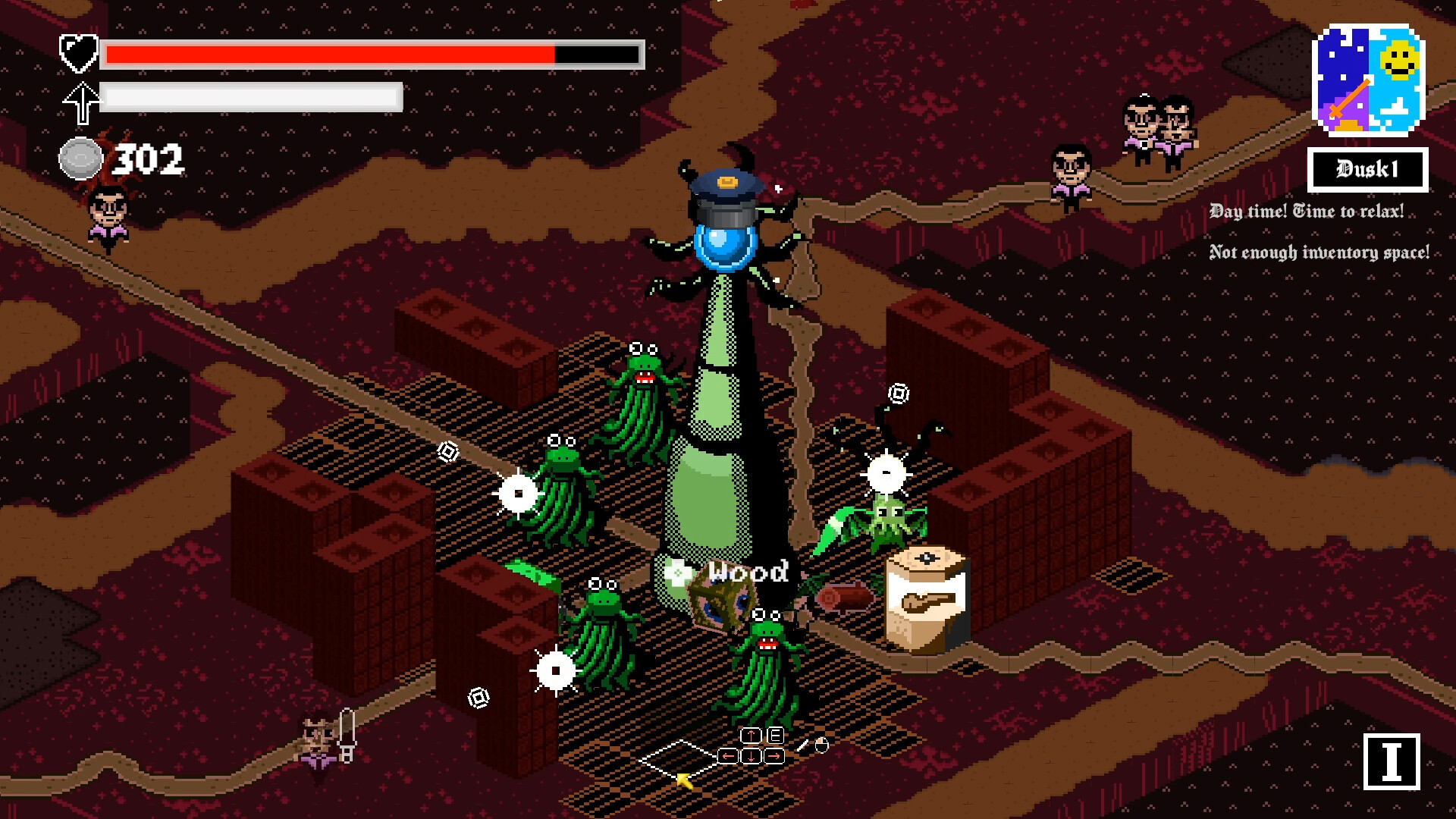Image resolution: width=1456 pixels, height=819 pixels.
Task: Click the right arrow key hint
Action: tap(773, 757)
